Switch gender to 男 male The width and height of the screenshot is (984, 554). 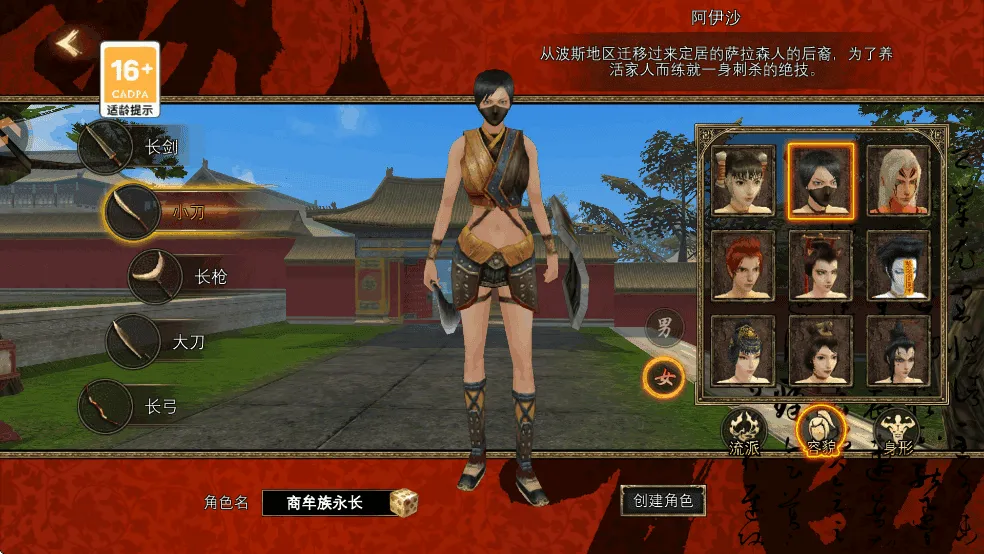(x=664, y=327)
